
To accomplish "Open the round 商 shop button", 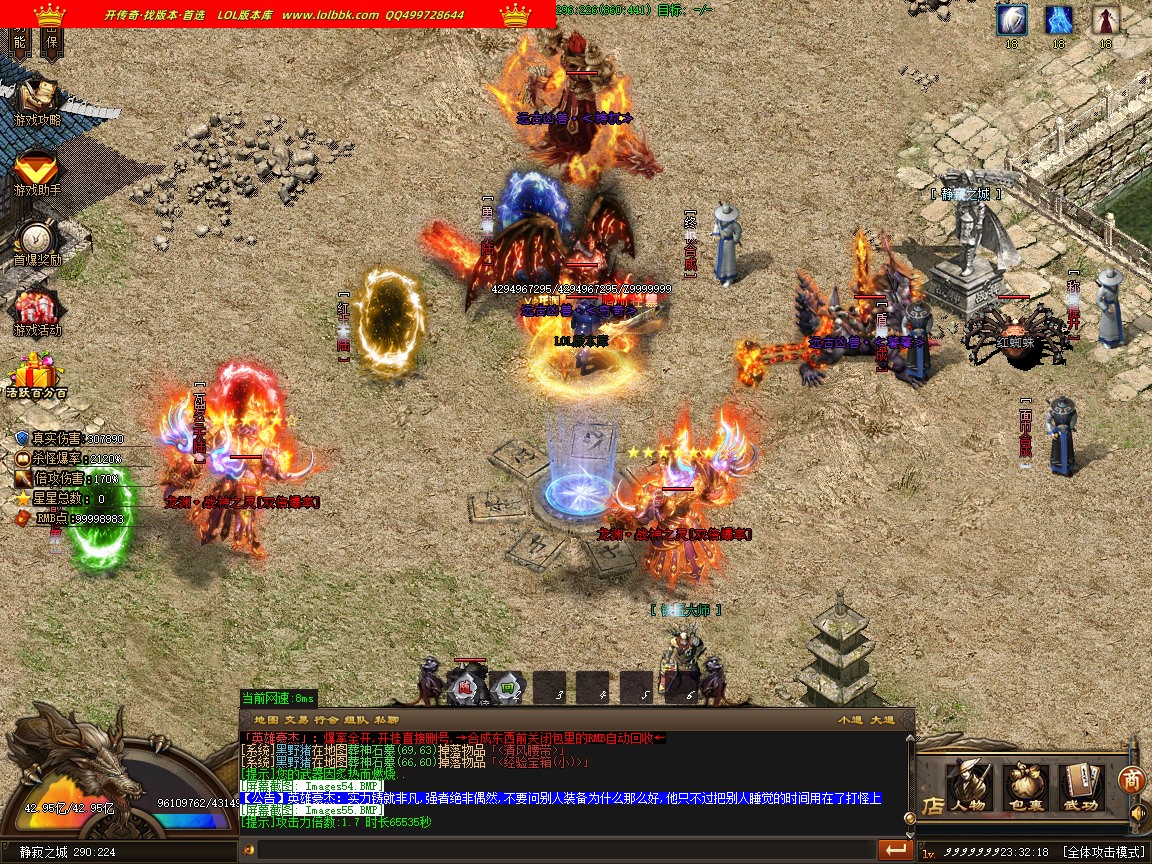I will 1132,779.
